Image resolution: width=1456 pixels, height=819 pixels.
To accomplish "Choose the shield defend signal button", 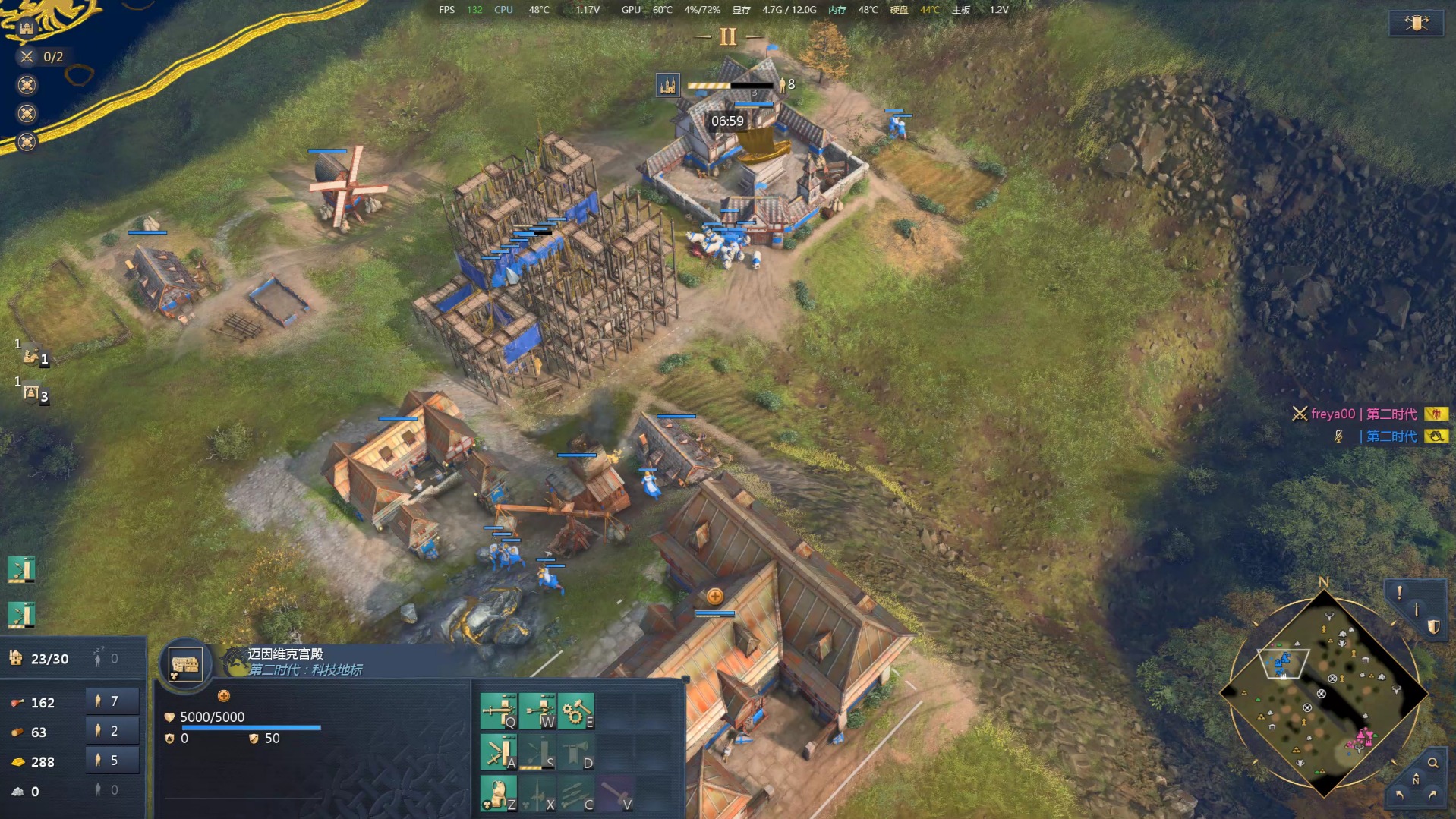I will tap(1433, 626).
